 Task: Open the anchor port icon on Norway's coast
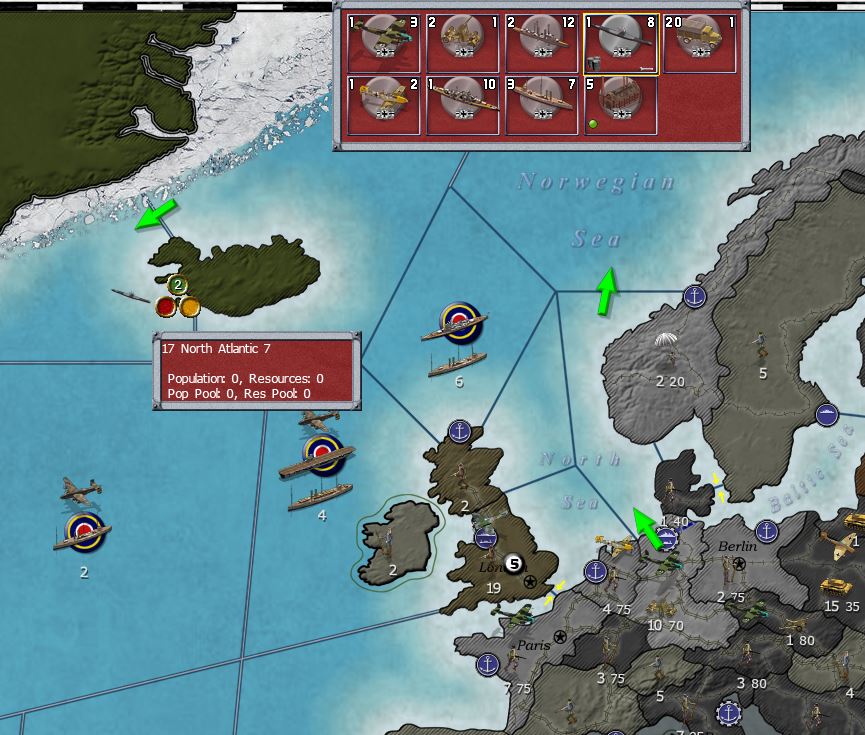coord(695,296)
